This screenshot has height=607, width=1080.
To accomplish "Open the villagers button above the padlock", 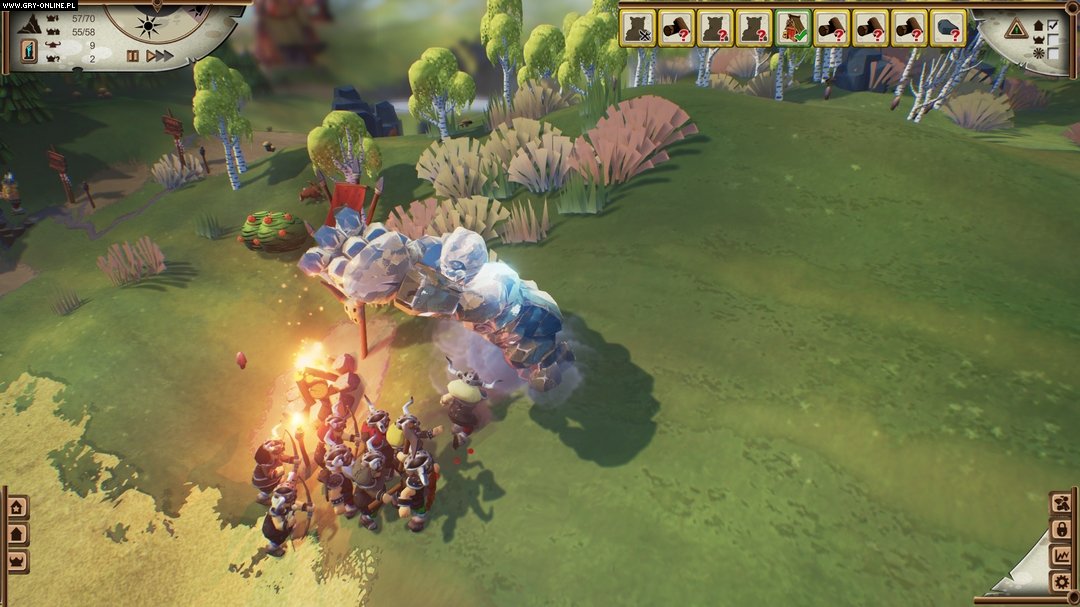I will 1060,503.
